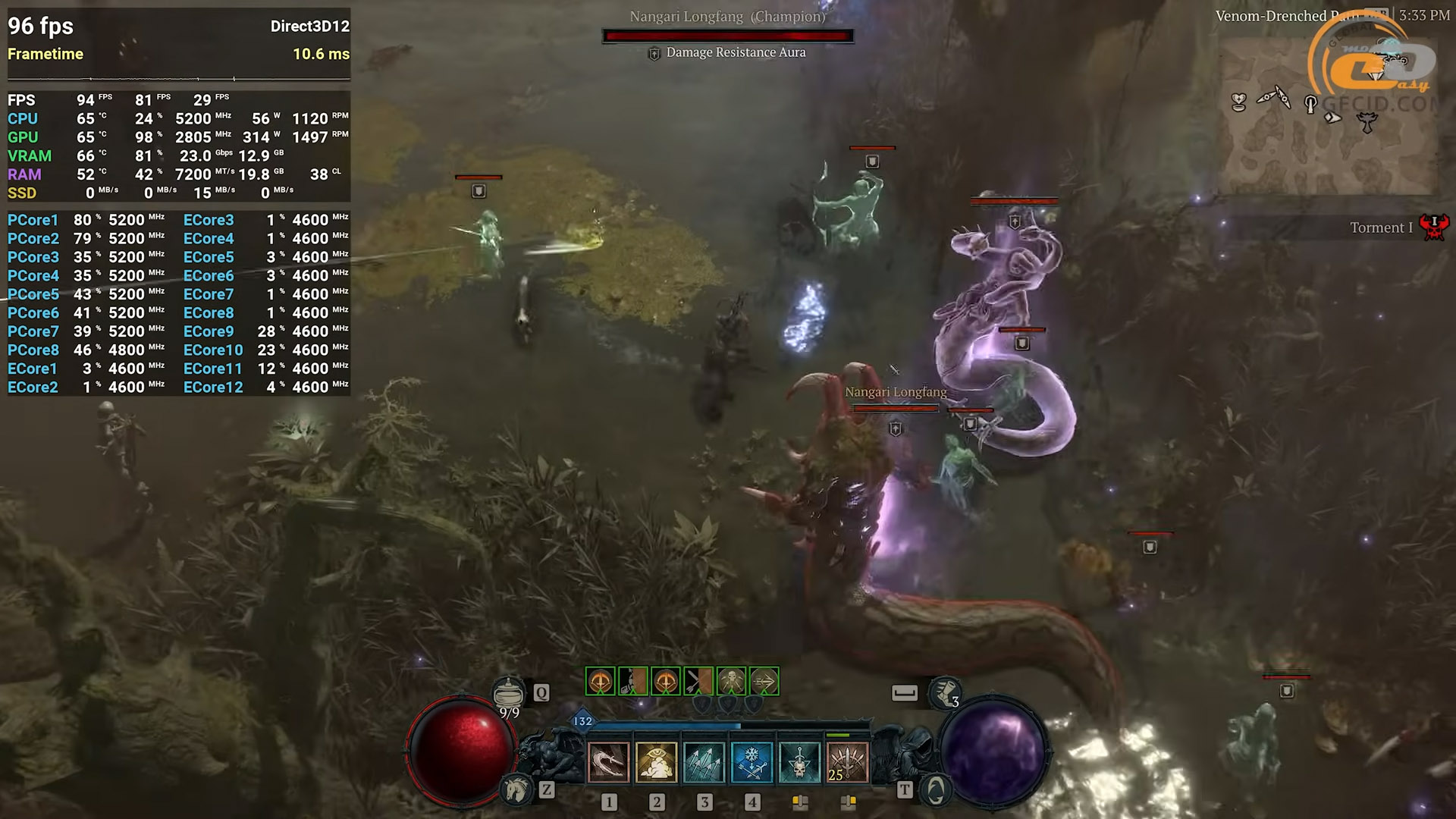The height and width of the screenshot is (819, 1456).
Task: Inspect the skull-with-arrows buff icon
Action: click(731, 682)
